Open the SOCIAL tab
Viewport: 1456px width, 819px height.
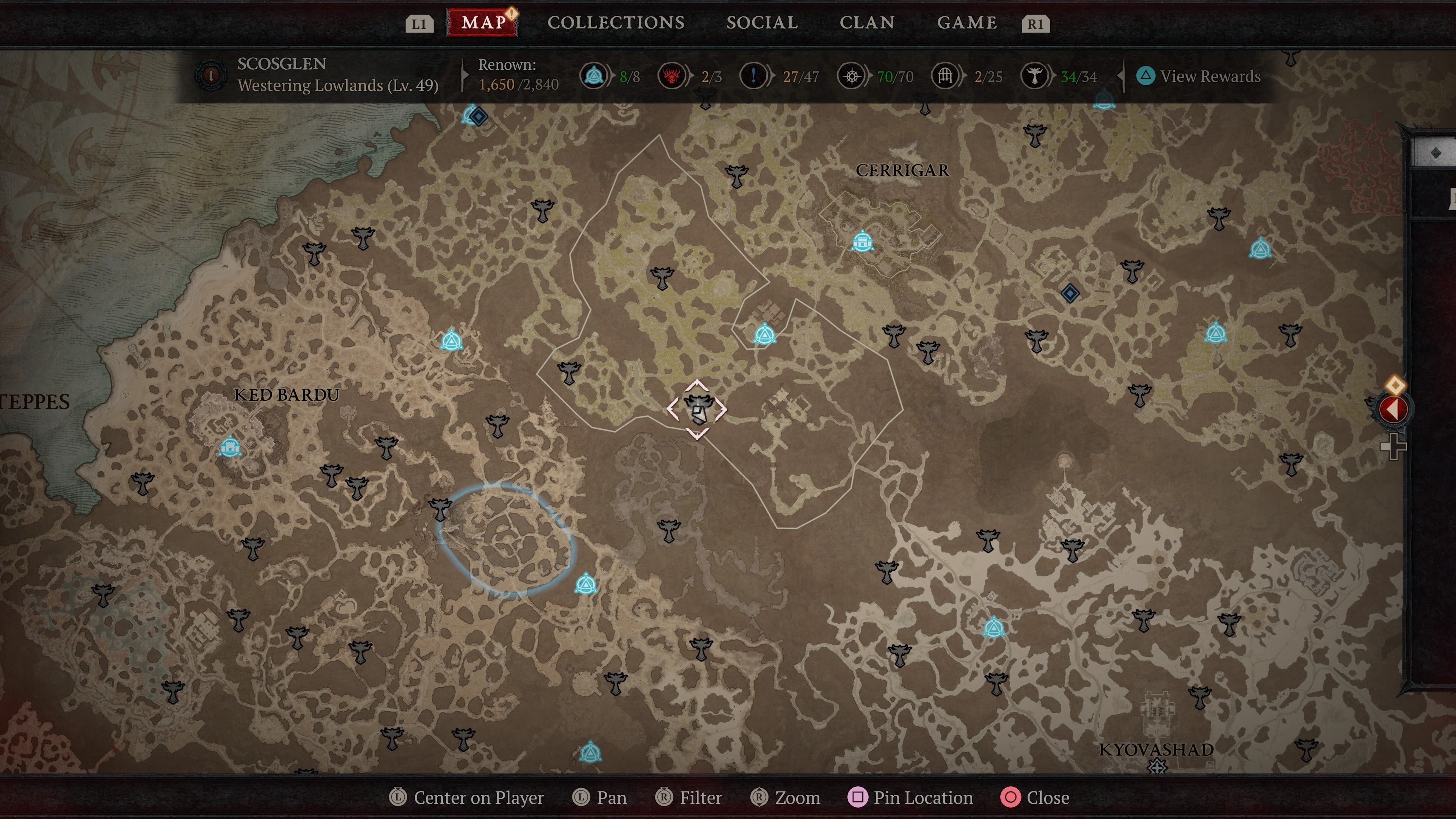tap(763, 23)
